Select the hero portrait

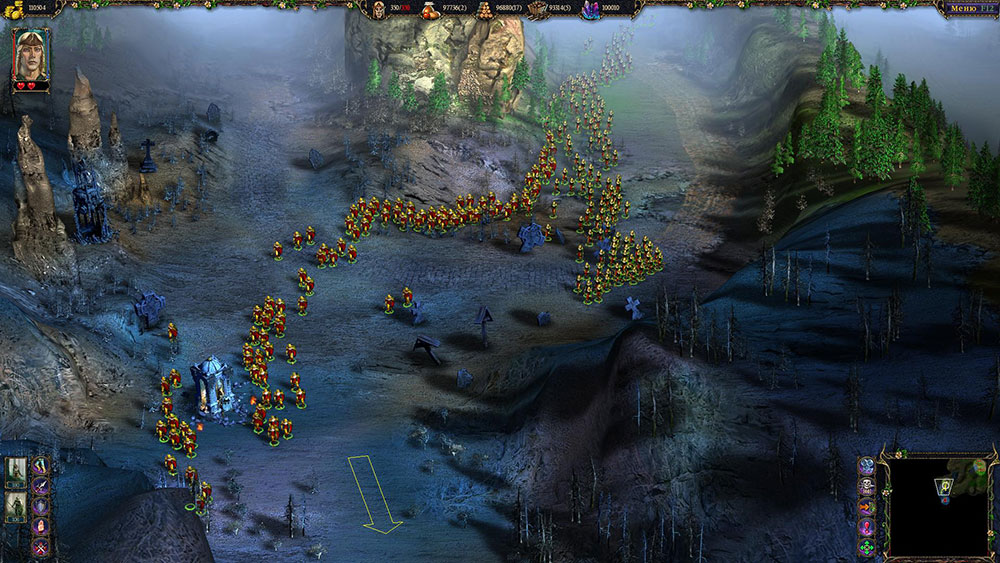30,54
